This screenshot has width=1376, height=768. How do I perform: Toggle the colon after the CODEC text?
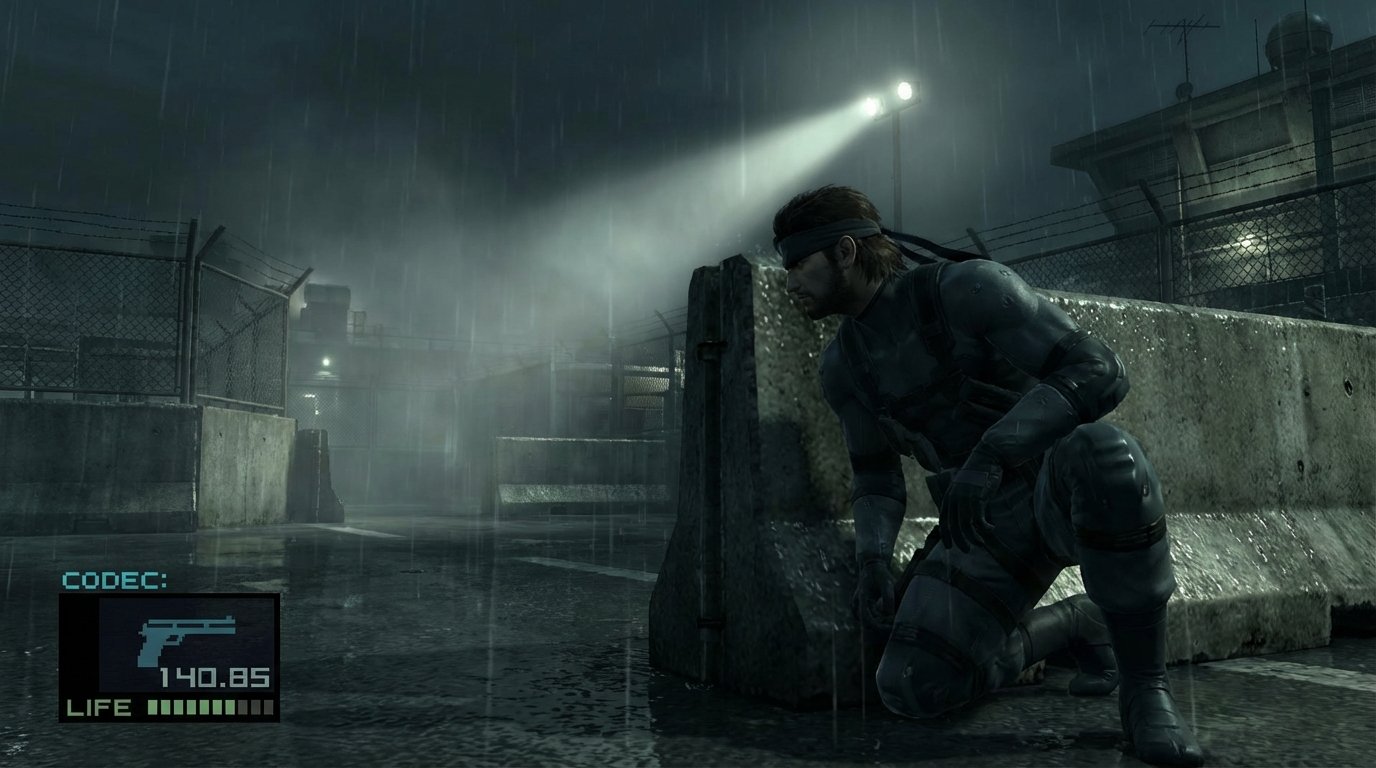pos(162,580)
